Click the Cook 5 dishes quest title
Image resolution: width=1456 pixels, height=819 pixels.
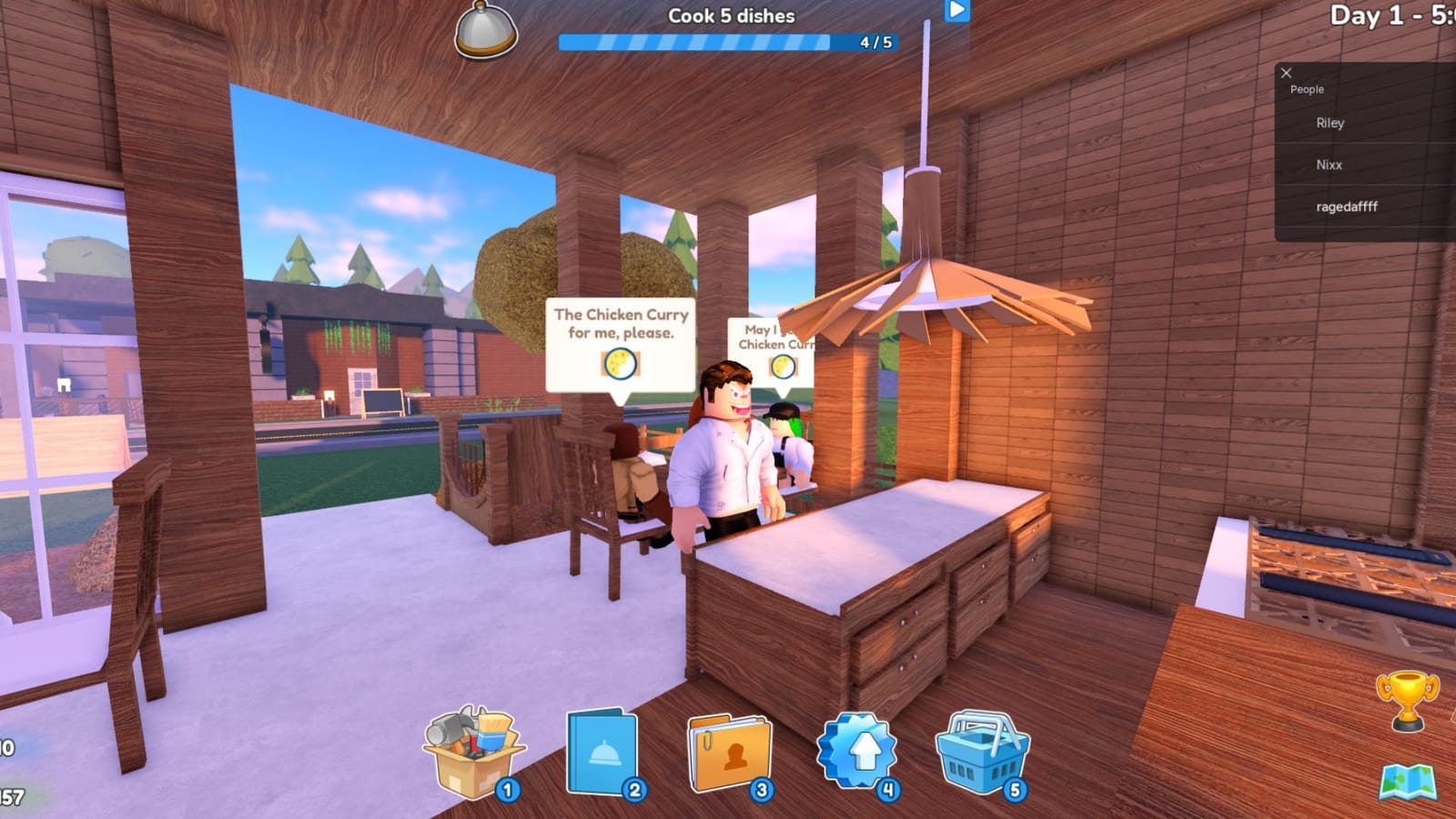click(730, 15)
